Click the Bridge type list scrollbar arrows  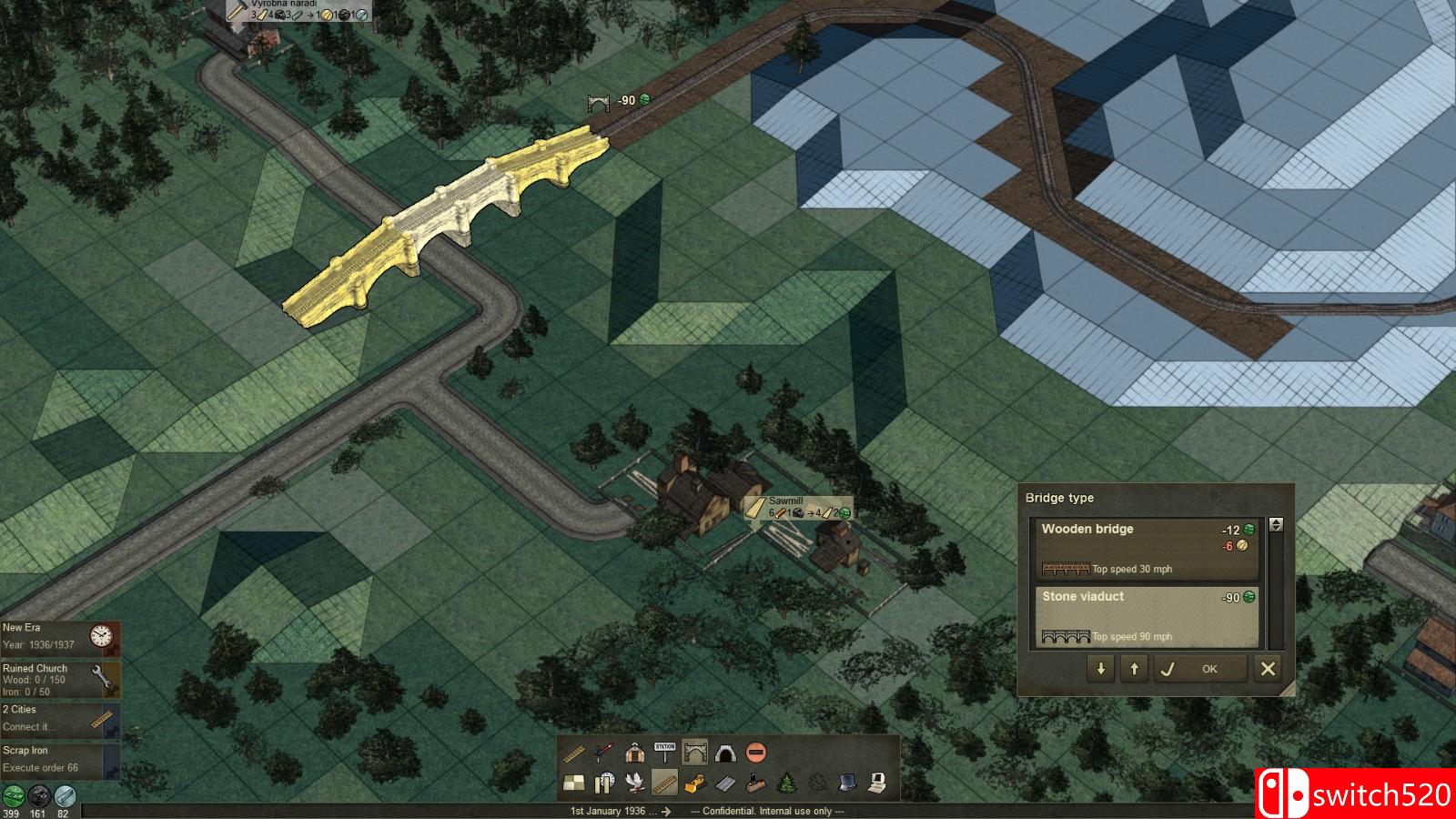pyautogui.click(x=1276, y=525)
